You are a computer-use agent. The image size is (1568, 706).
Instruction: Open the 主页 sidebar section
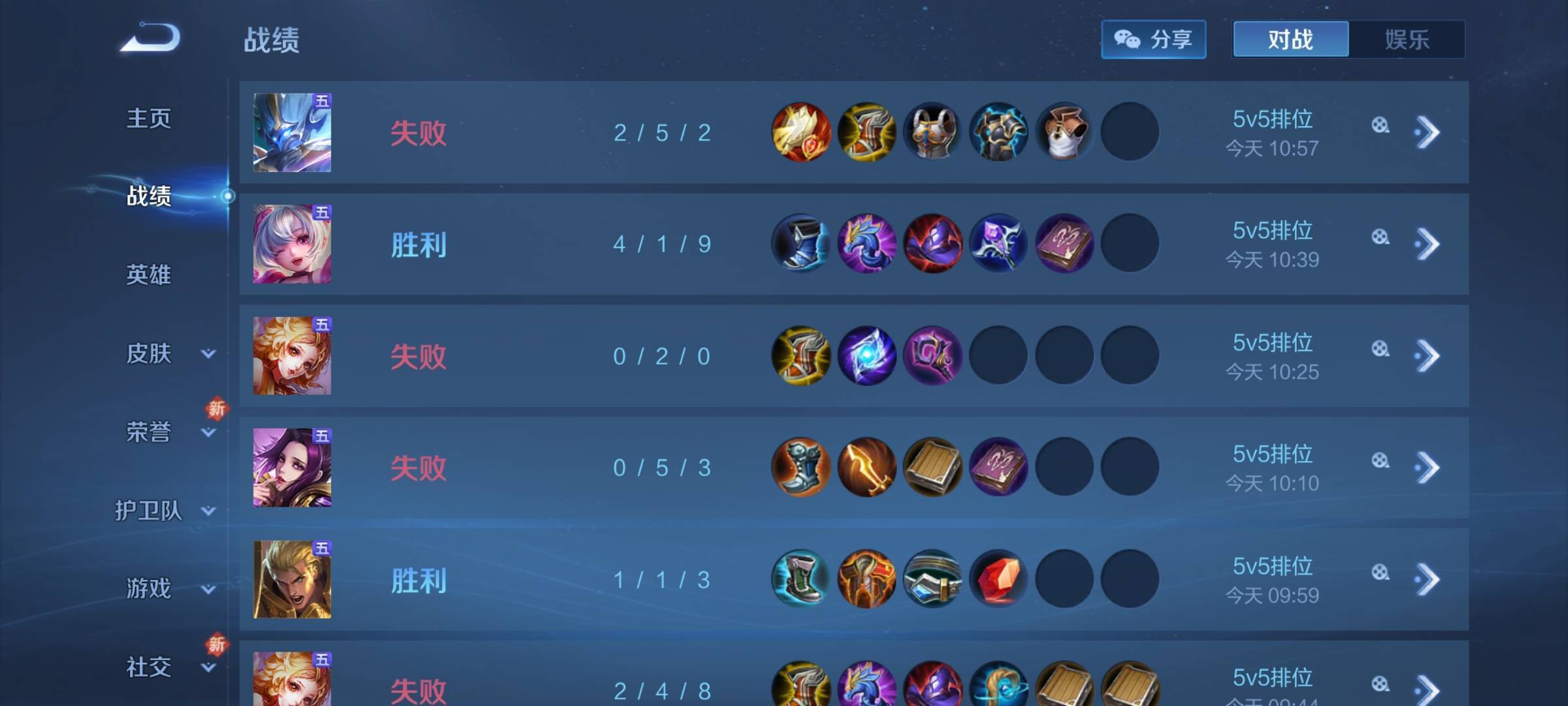click(x=149, y=118)
